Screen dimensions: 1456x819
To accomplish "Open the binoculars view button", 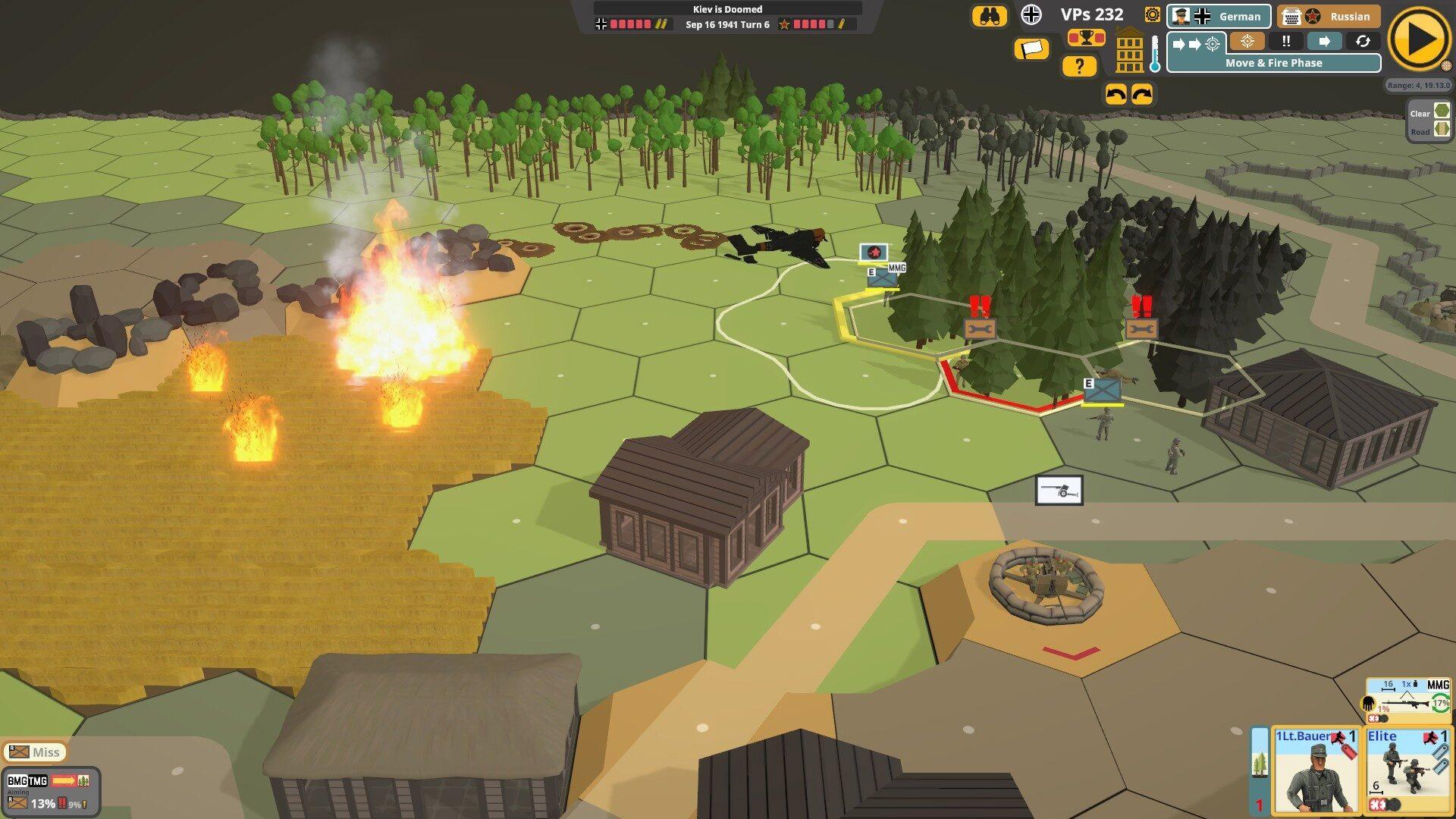I will click(990, 16).
